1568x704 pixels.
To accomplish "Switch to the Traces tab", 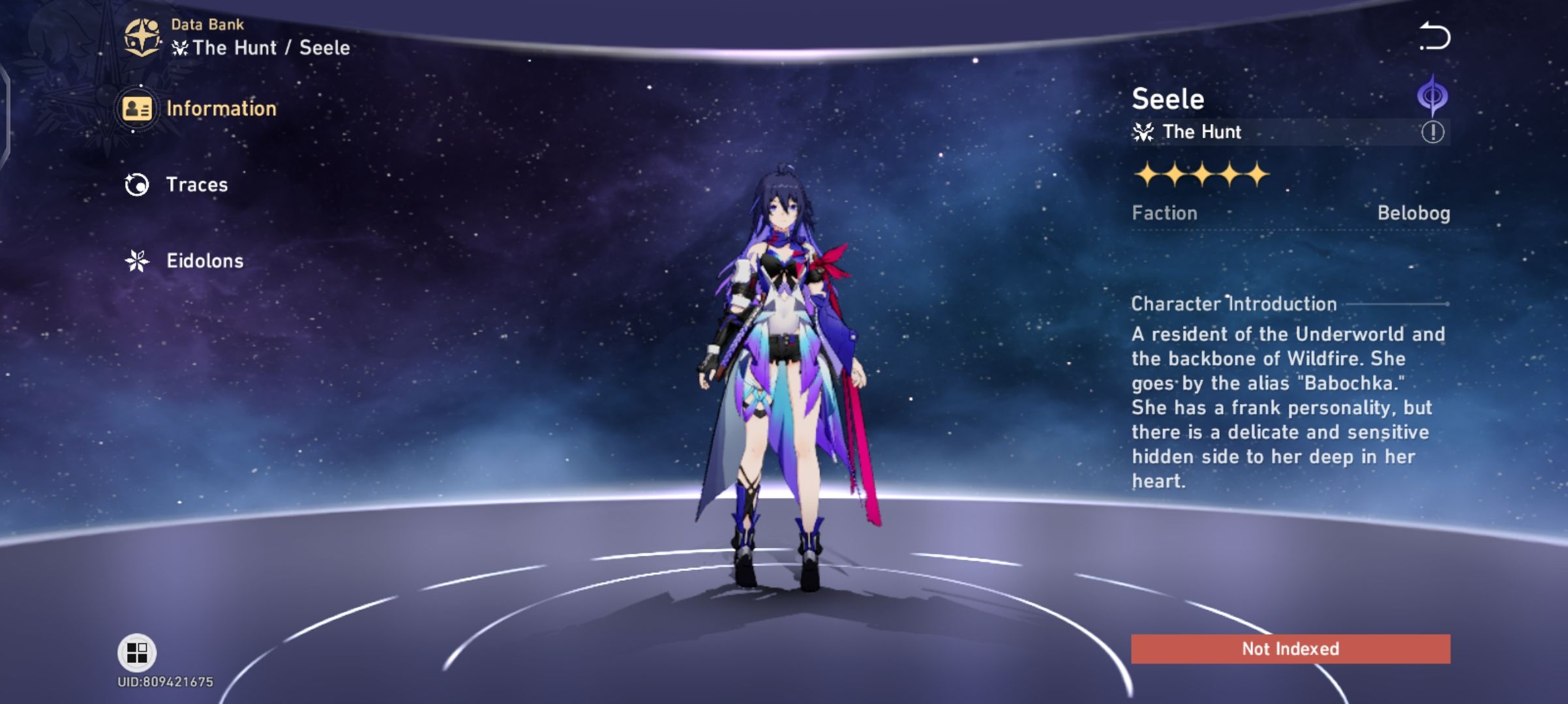I will click(198, 184).
